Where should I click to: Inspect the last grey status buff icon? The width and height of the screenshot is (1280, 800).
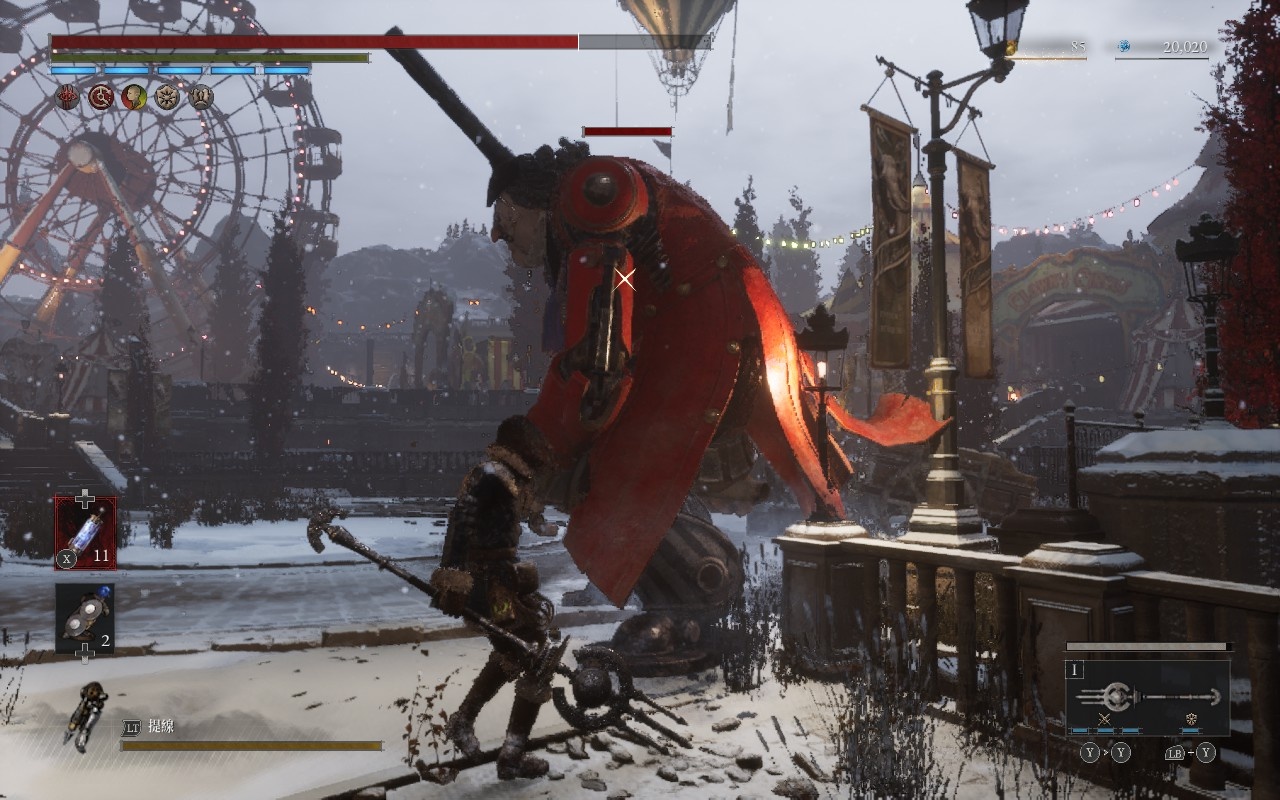coord(200,97)
